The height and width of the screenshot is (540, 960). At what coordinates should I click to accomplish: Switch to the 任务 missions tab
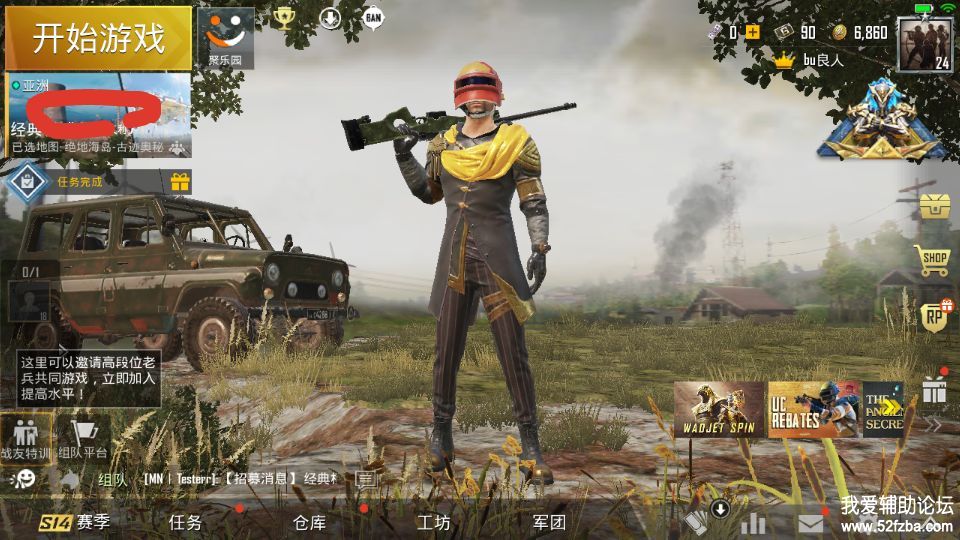coord(185,522)
